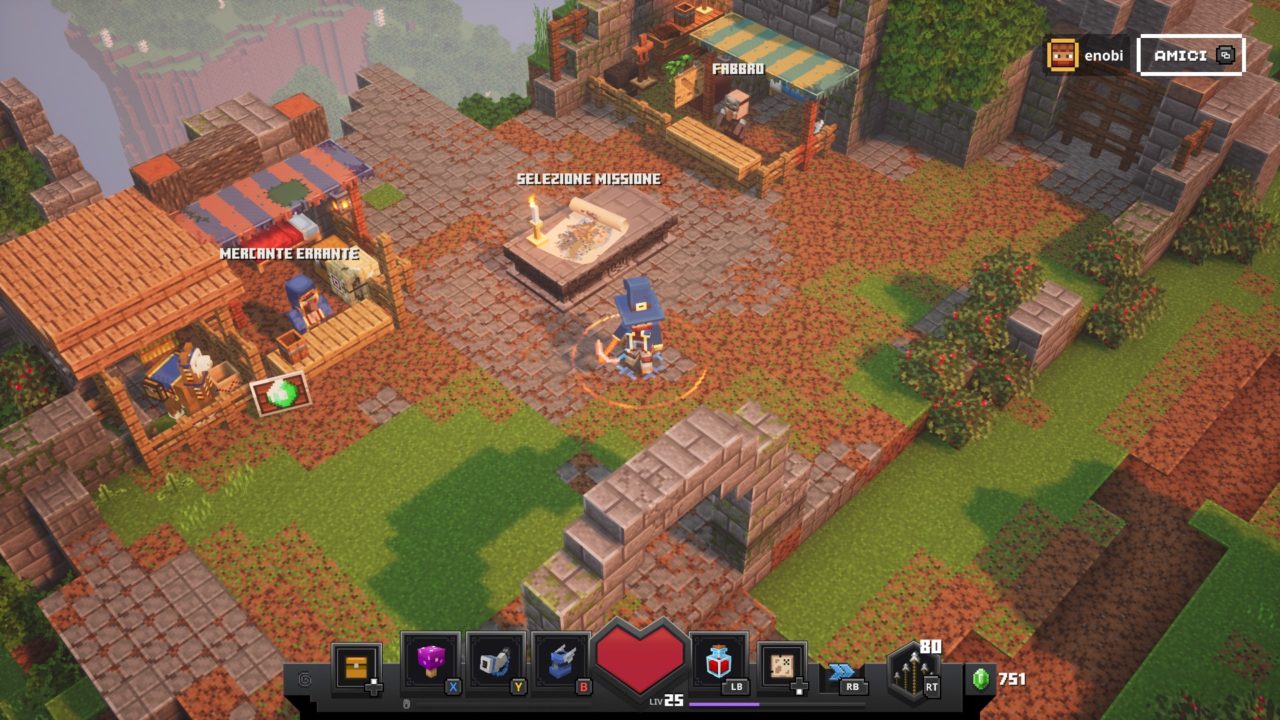Open the AMICI friends panel

[1190, 55]
